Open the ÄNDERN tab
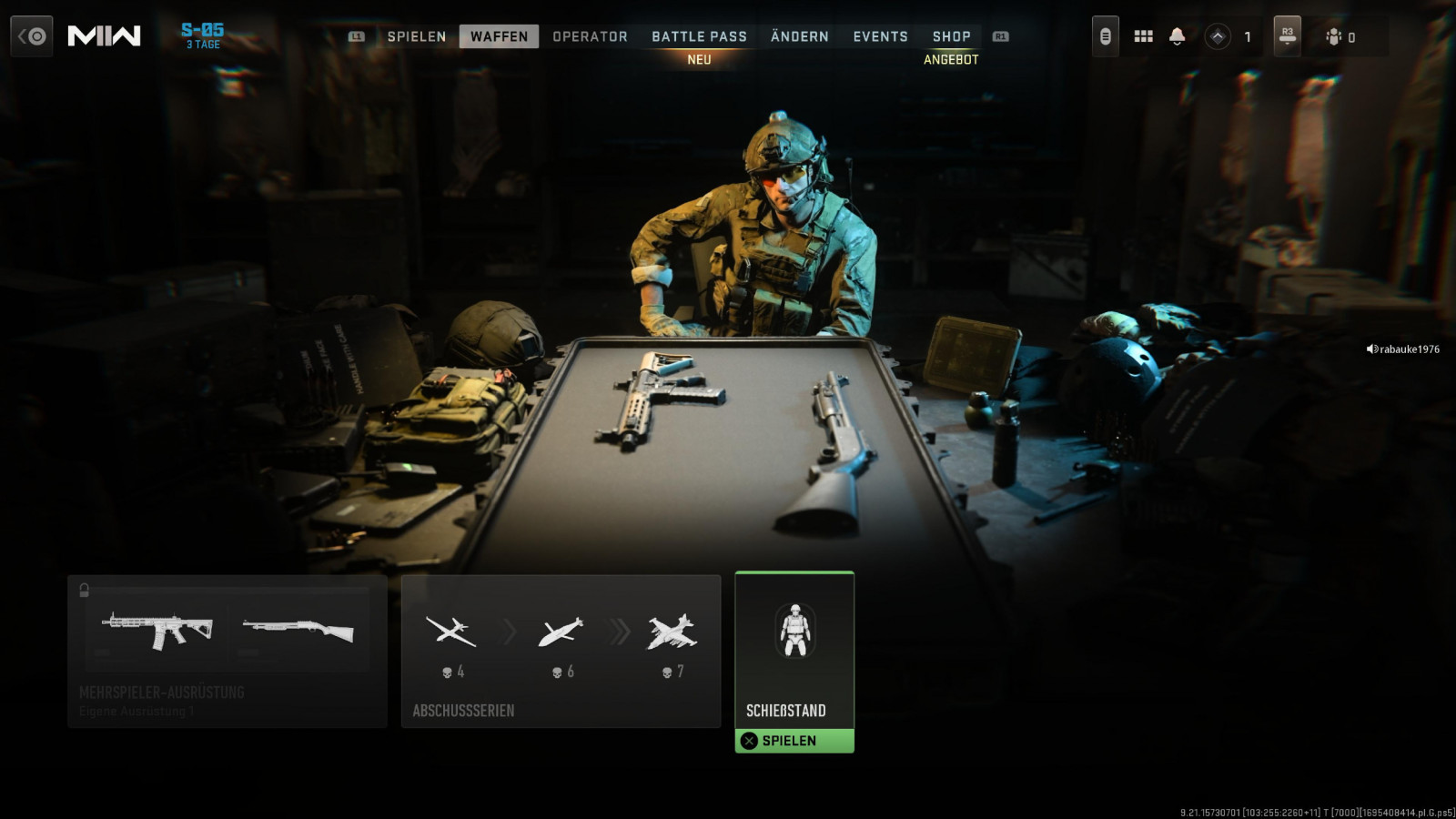The image size is (1456, 819). tap(799, 36)
